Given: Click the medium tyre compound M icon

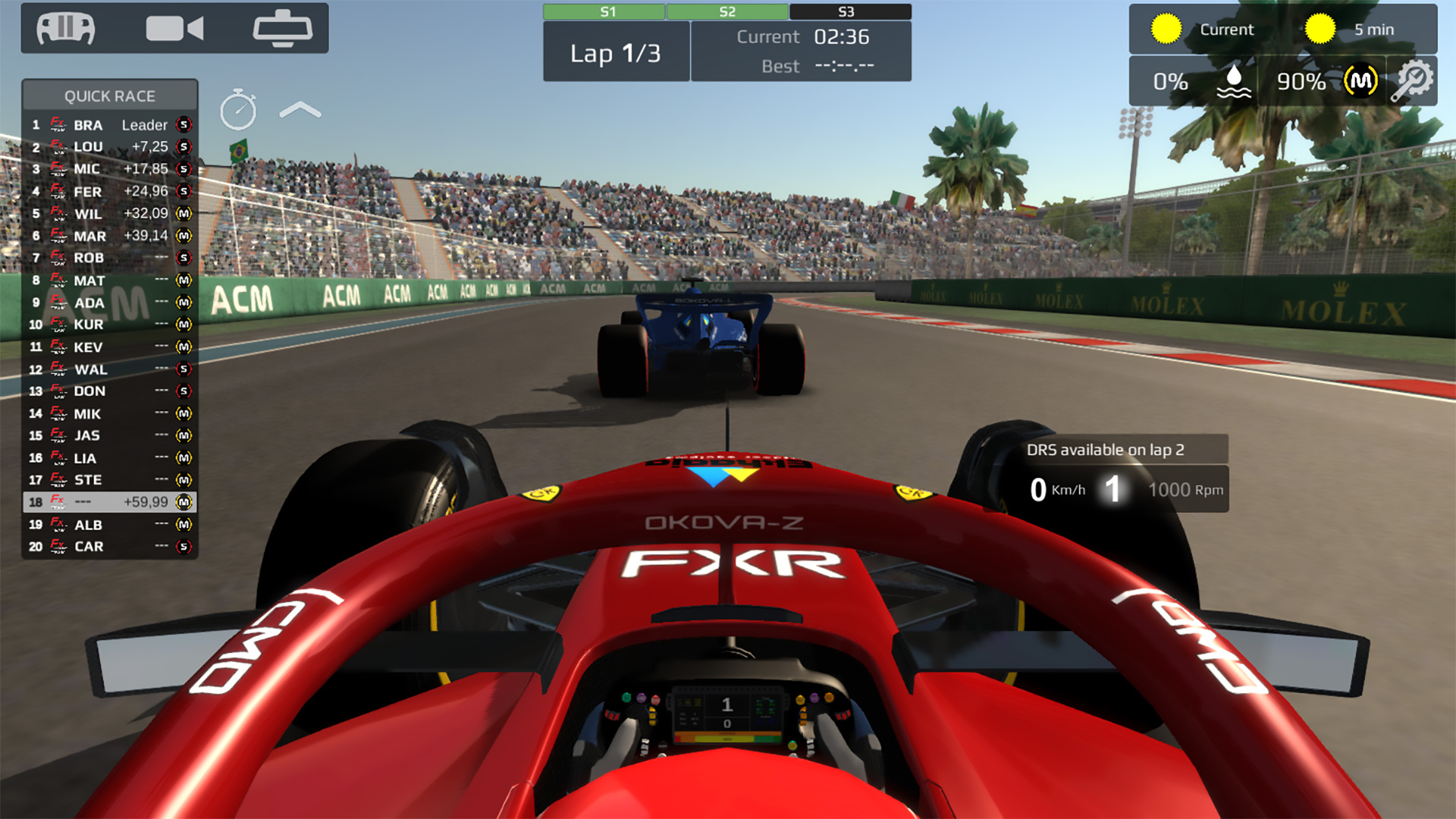Looking at the screenshot, I should click(1360, 80).
